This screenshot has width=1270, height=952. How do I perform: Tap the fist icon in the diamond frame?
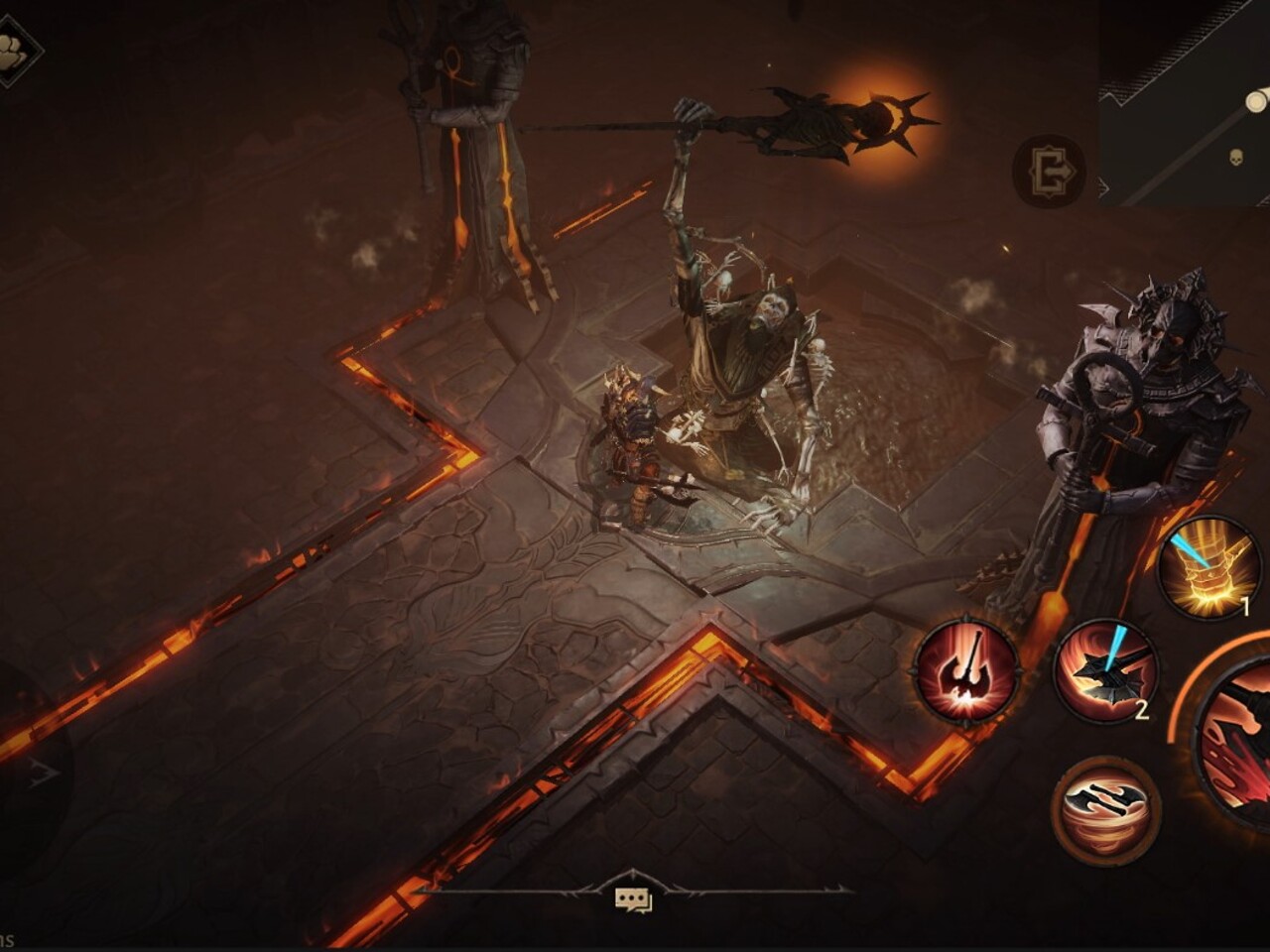click(x=13, y=52)
